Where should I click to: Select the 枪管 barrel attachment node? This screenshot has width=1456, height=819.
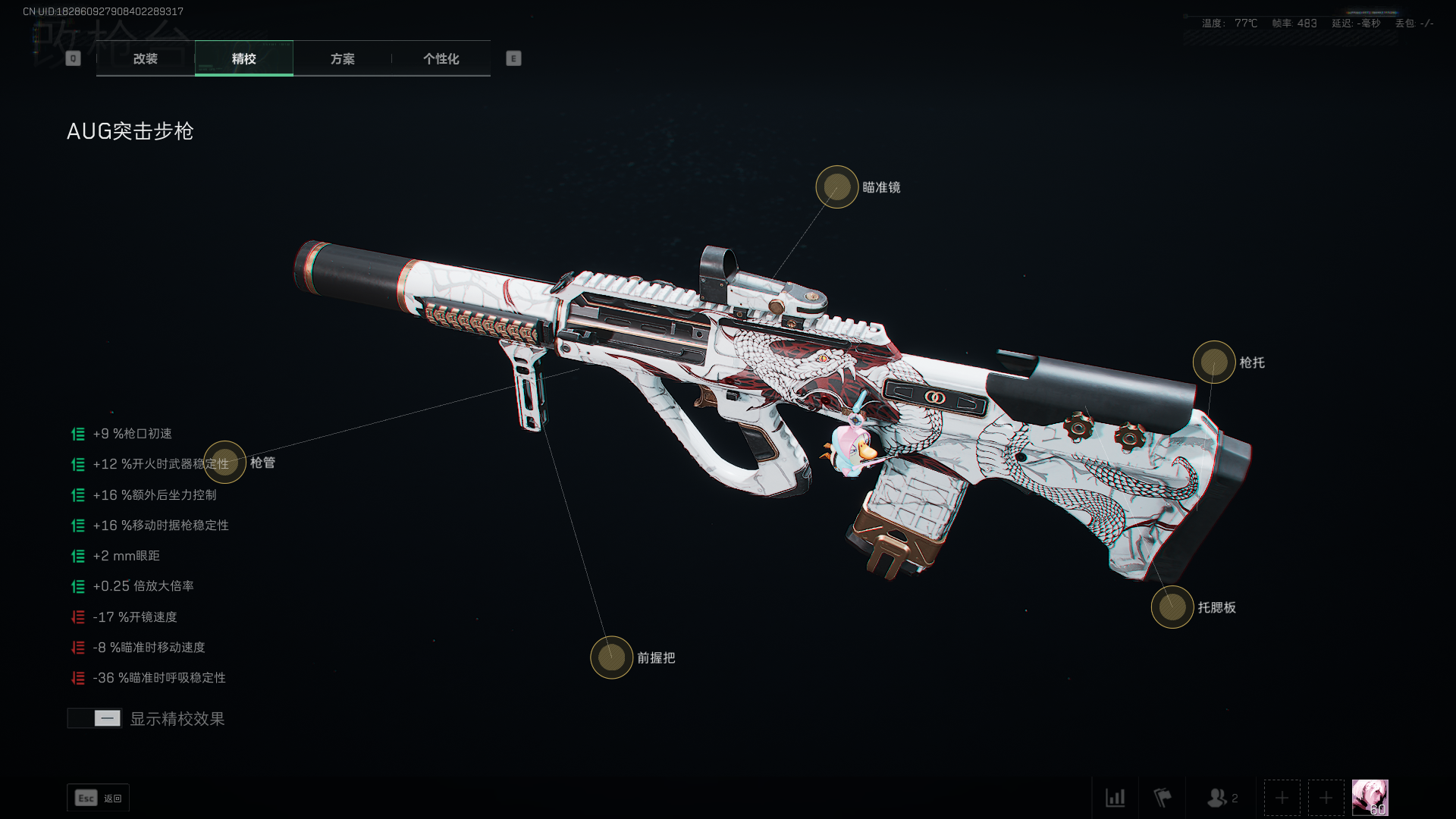pos(225,462)
